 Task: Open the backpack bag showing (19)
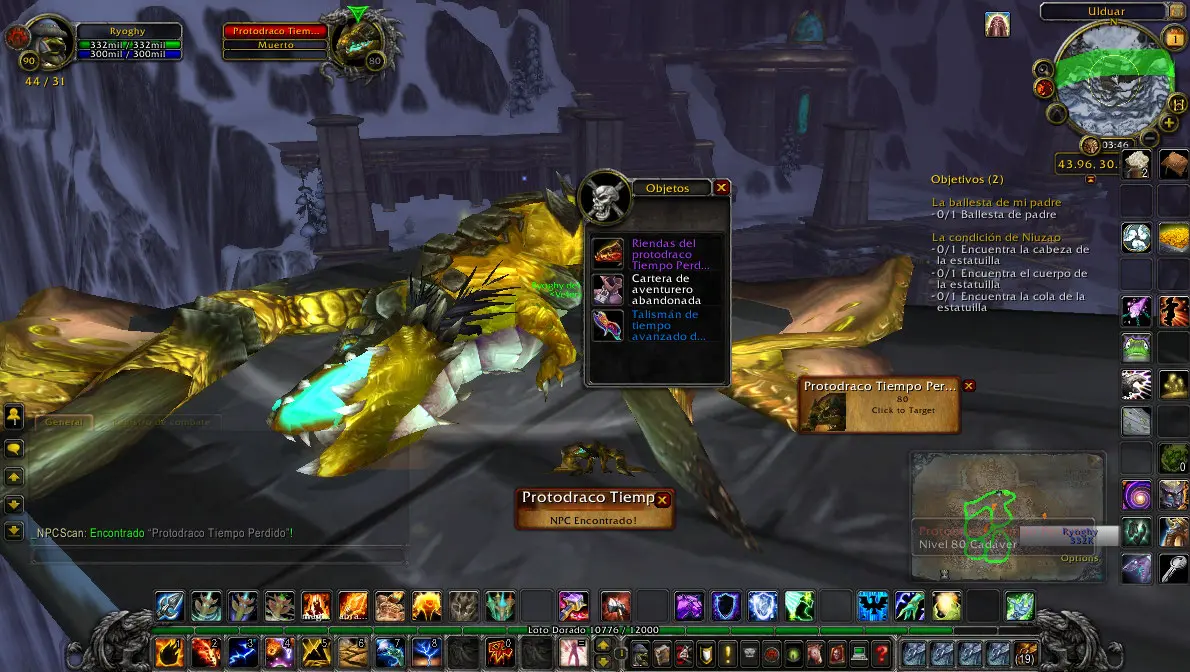1024,654
